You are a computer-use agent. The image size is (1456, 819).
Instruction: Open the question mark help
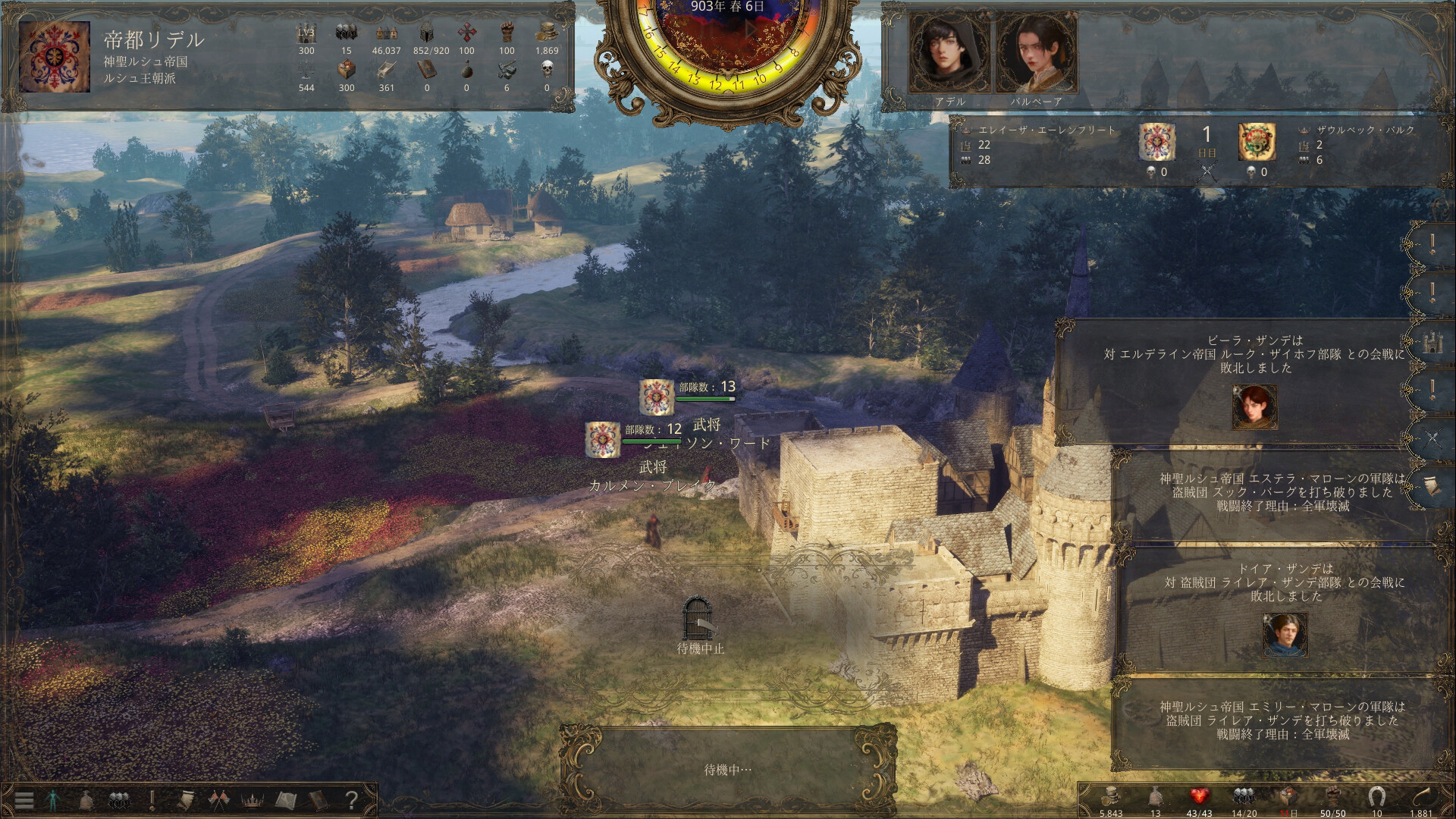[351, 800]
